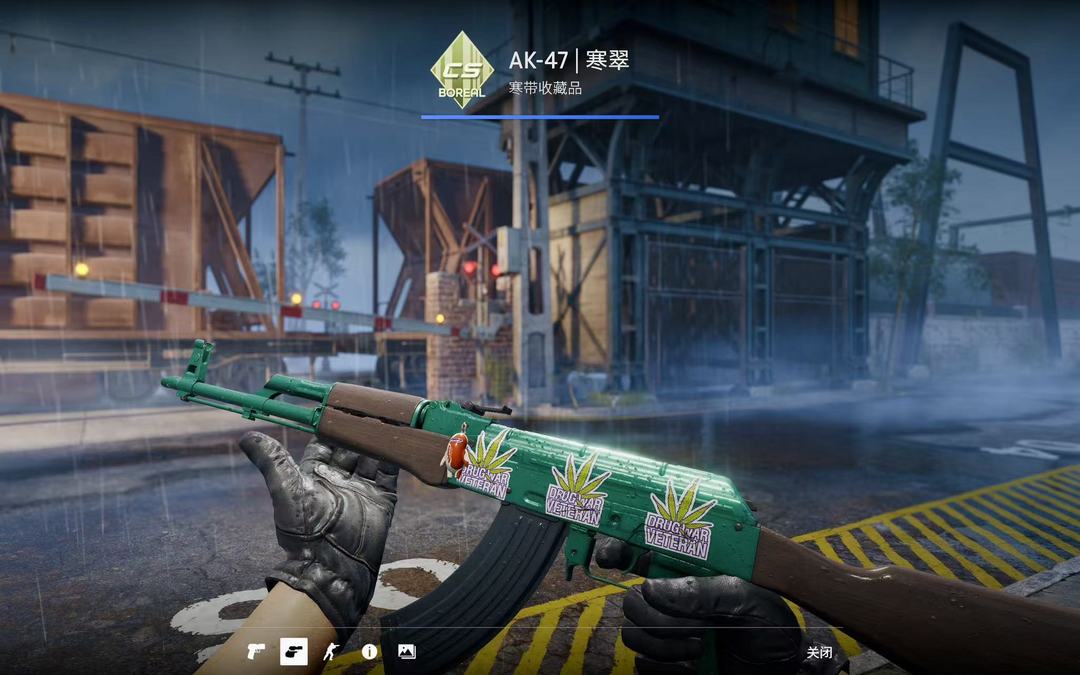1080x675 pixels.
Task: Open the item info details
Action: tap(369, 652)
